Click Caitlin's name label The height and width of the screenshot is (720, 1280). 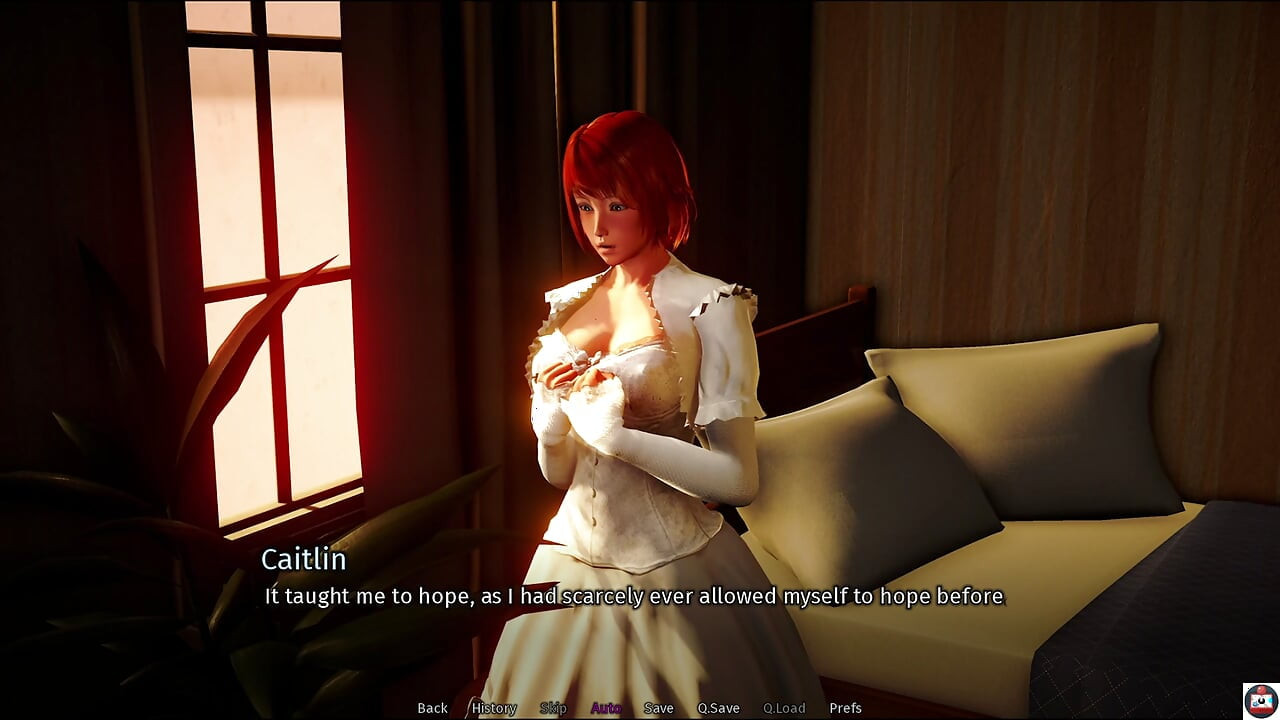[303, 560]
